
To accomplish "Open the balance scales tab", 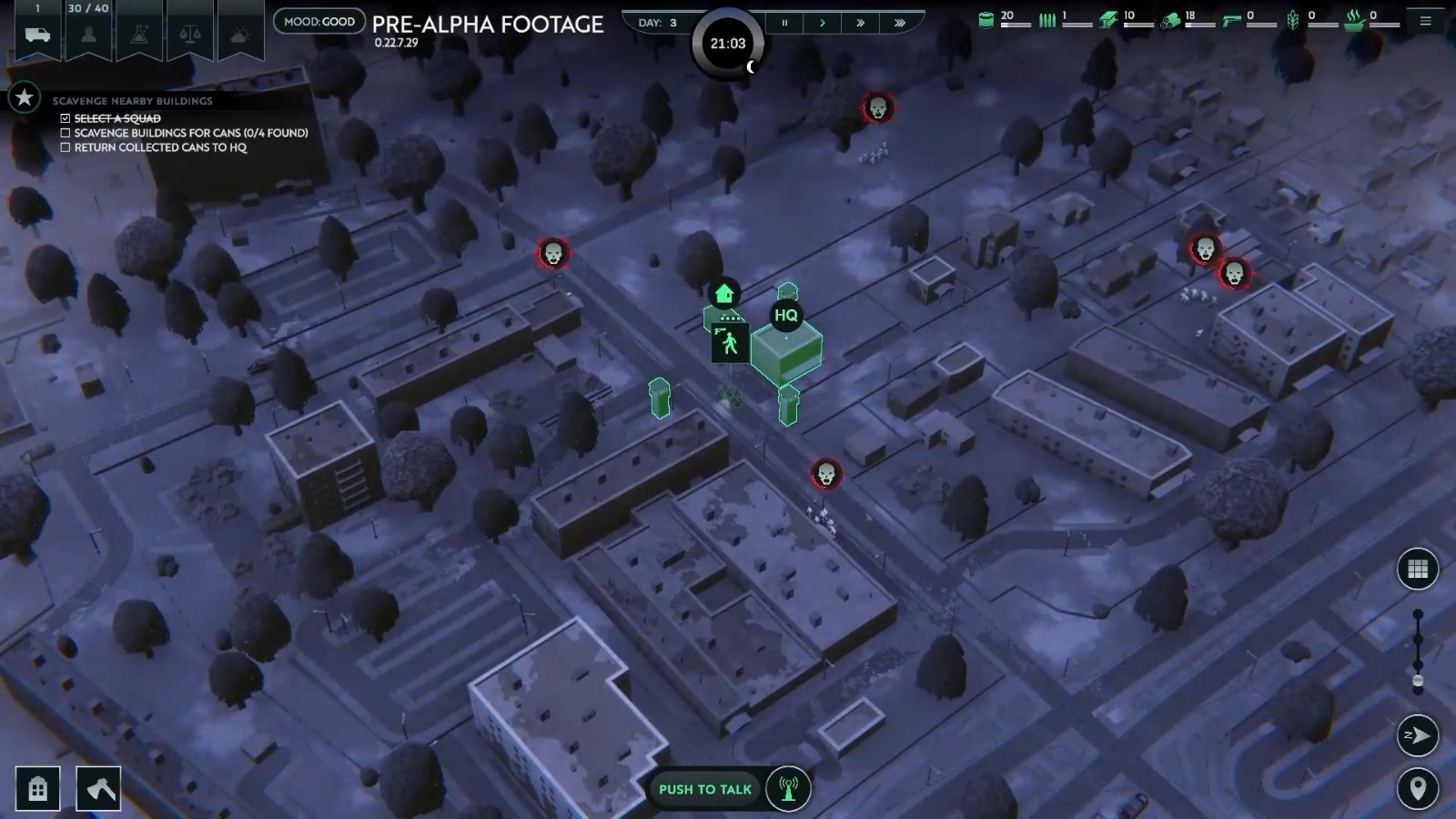I will pyautogui.click(x=190, y=34).
